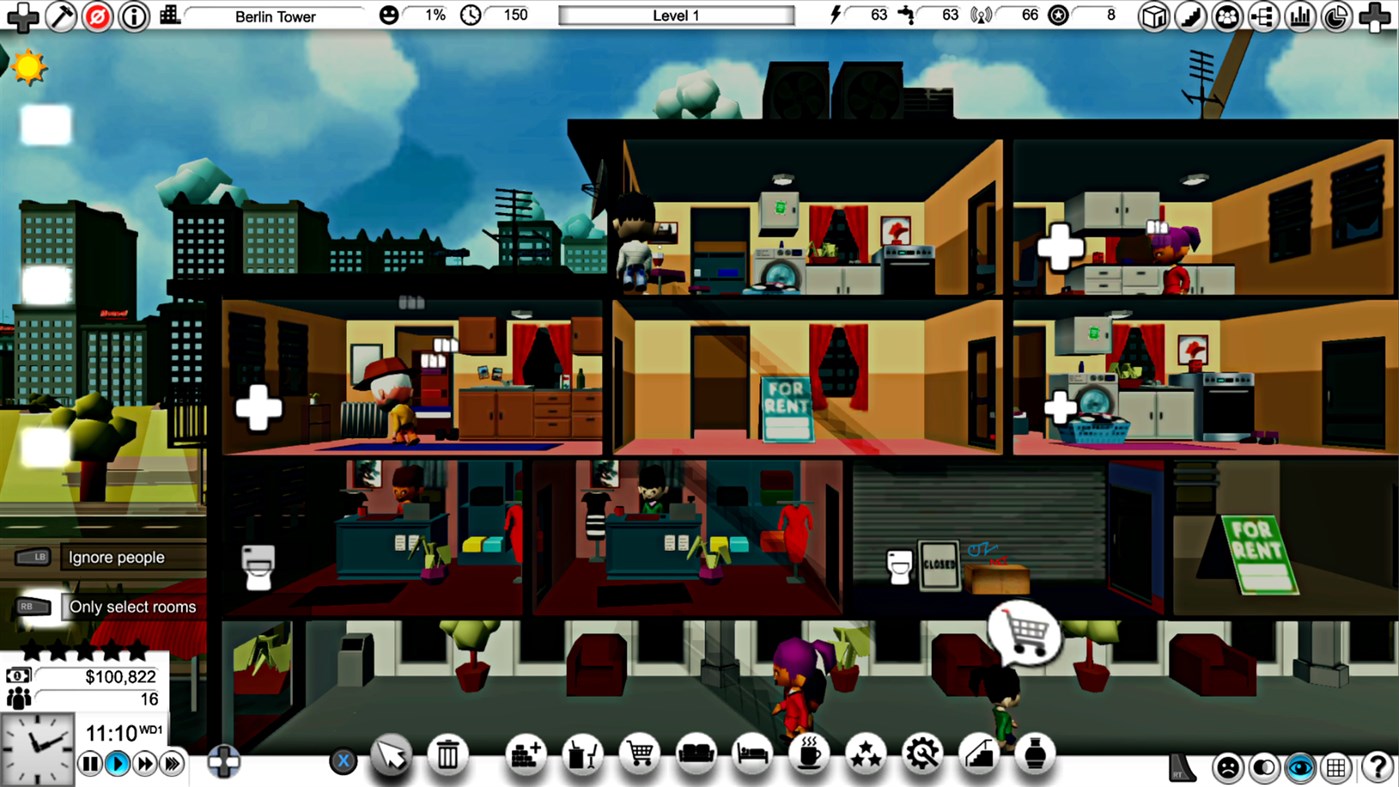Open the bed hotel room build menu
Screen dimensions: 1399x787
pyautogui.click(x=751, y=756)
